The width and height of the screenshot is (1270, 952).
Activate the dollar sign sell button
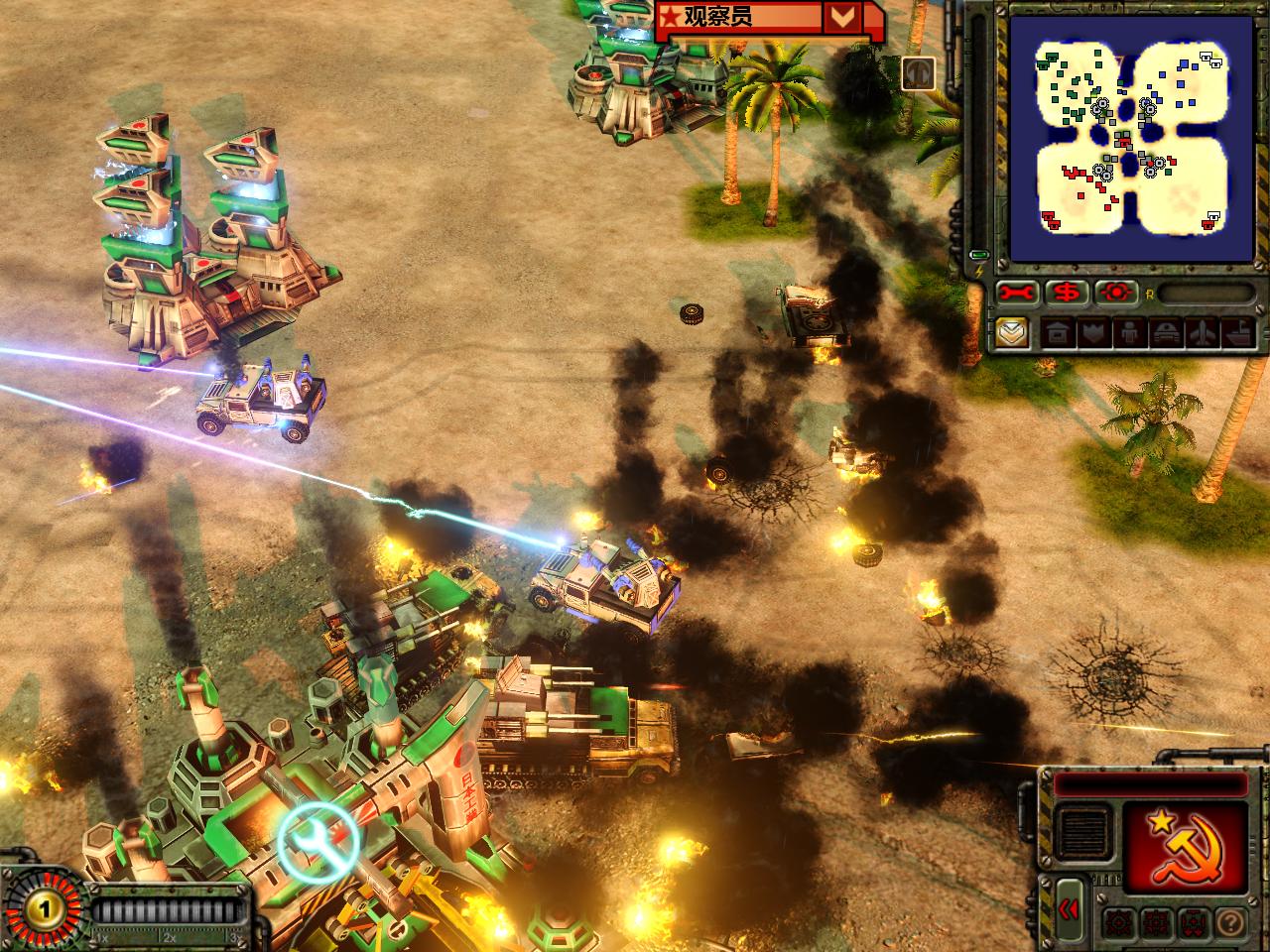coord(1068,293)
